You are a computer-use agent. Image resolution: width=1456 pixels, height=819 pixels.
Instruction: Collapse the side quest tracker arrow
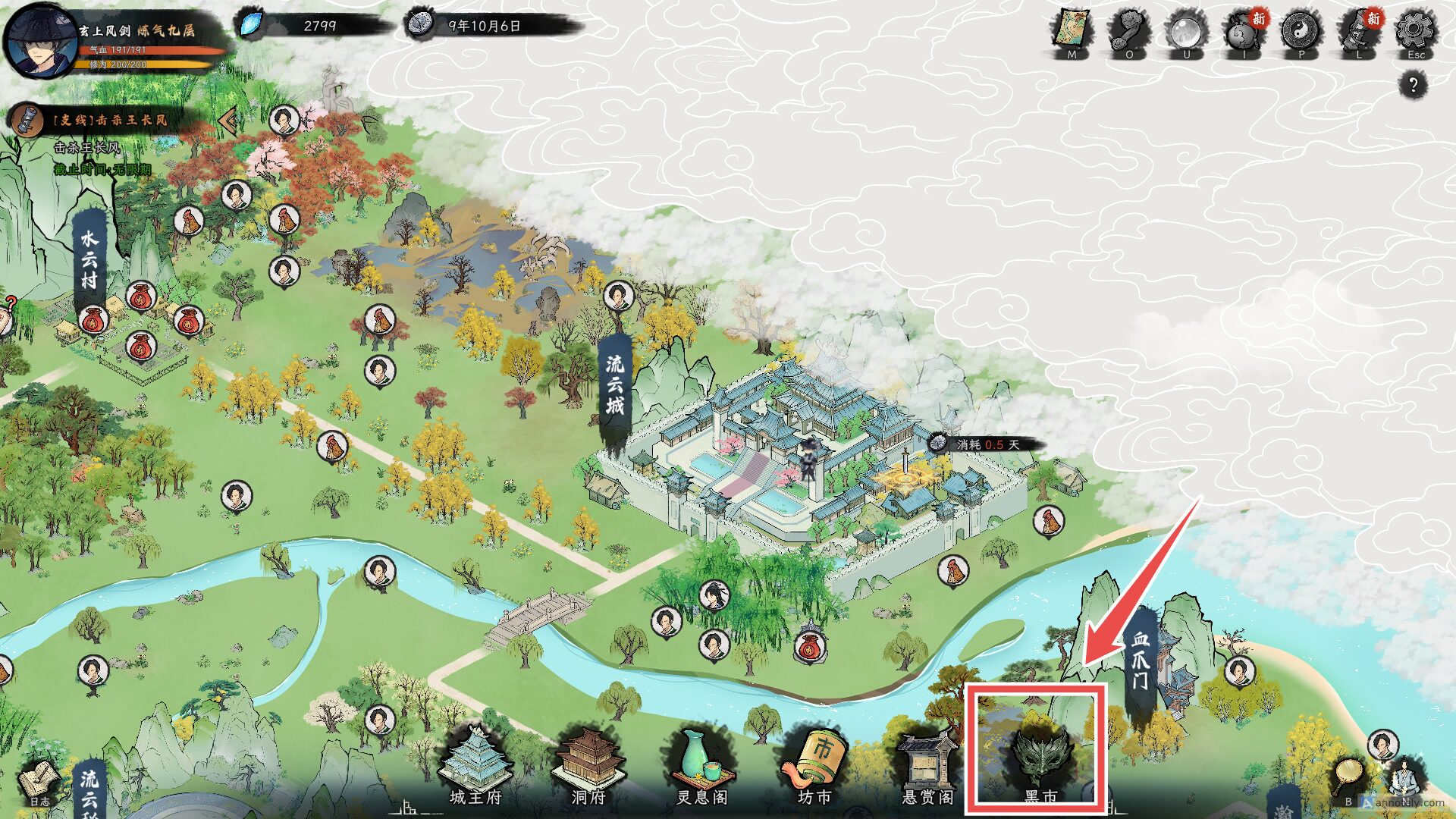pos(226,120)
